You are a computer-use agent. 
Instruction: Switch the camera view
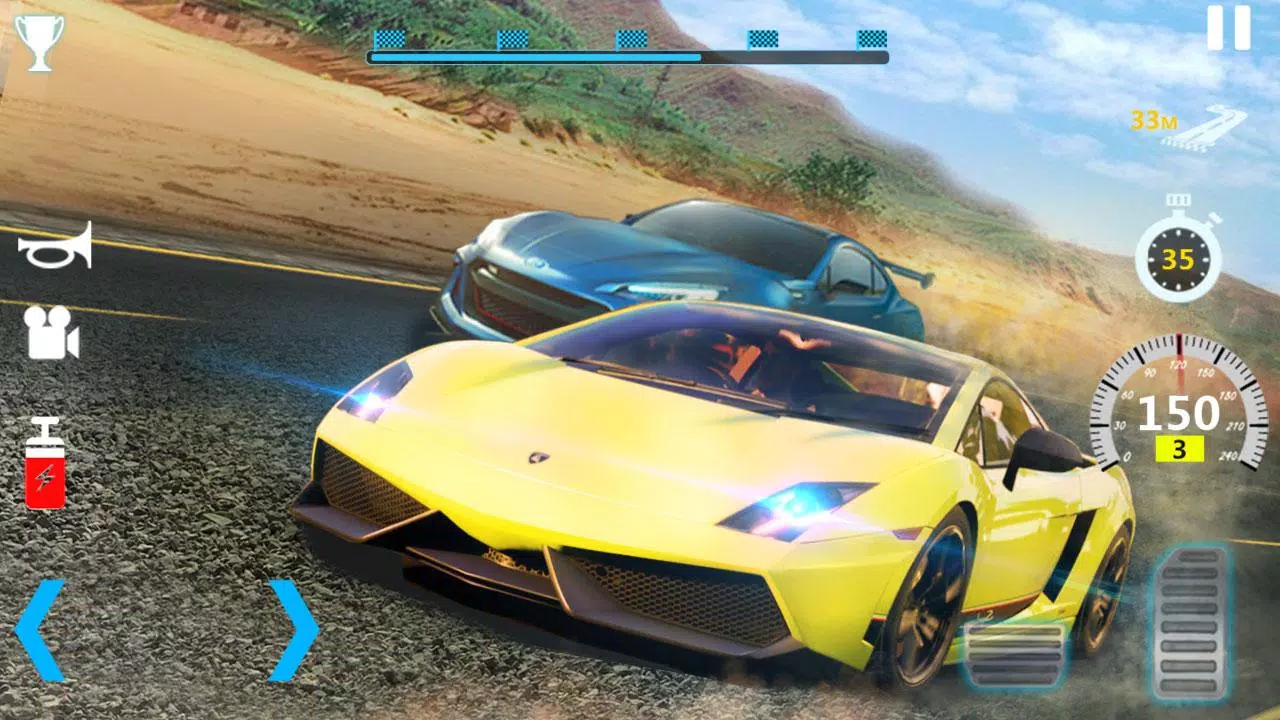(48, 331)
